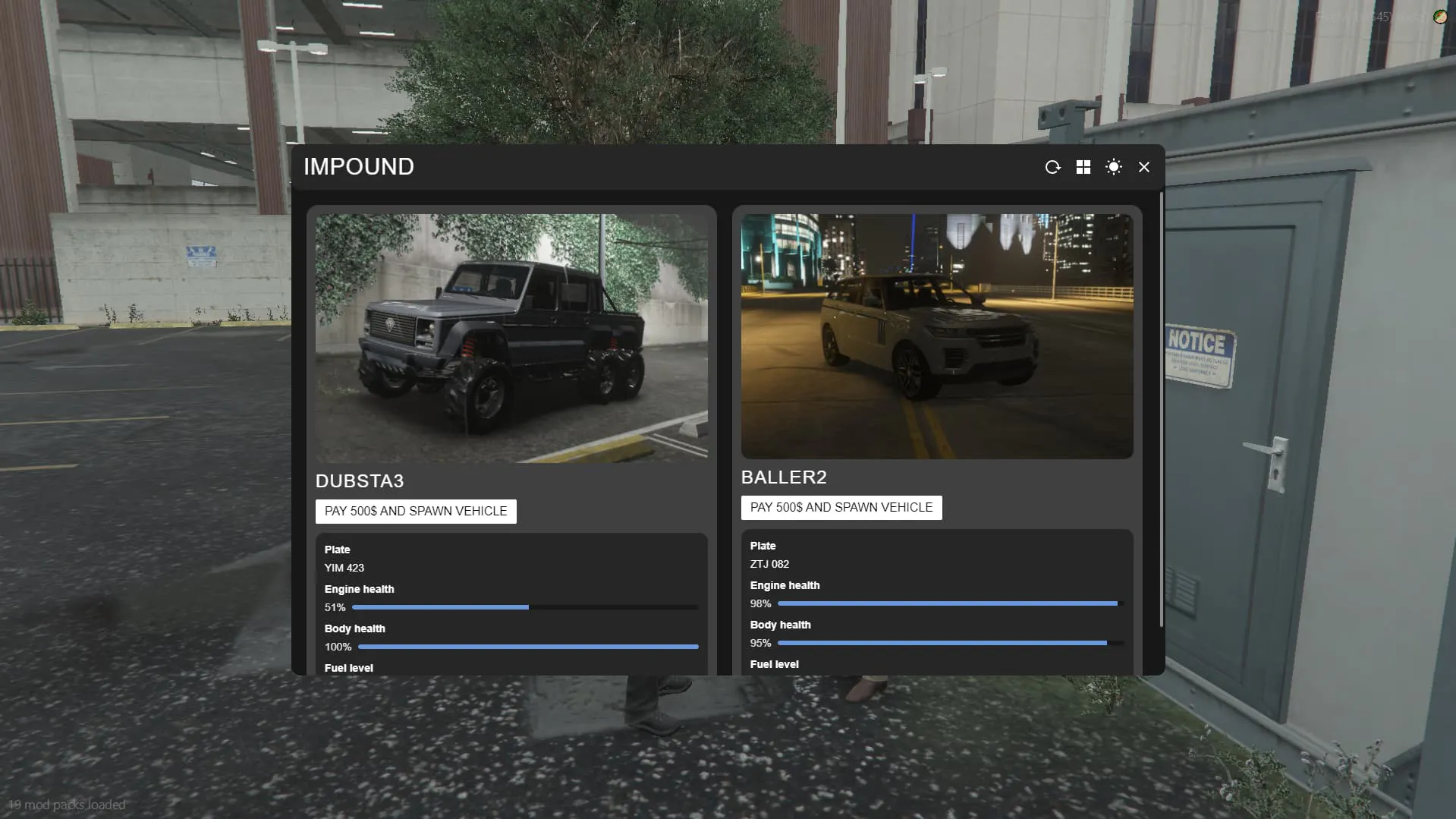1456x819 pixels.
Task: Click the impound list scrollbar
Action: click(1161, 410)
